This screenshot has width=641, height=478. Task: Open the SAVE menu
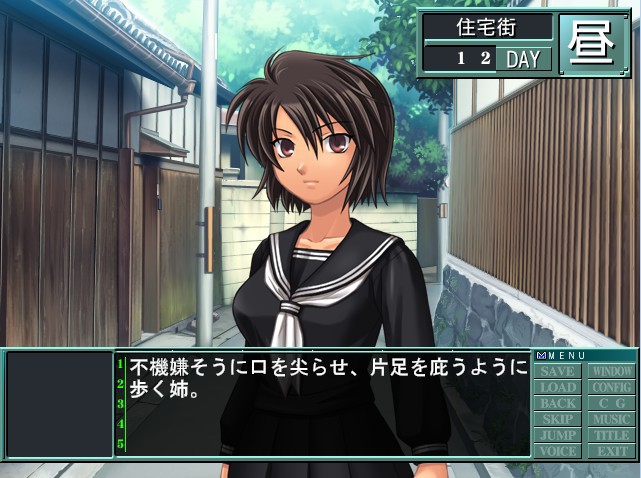558,372
